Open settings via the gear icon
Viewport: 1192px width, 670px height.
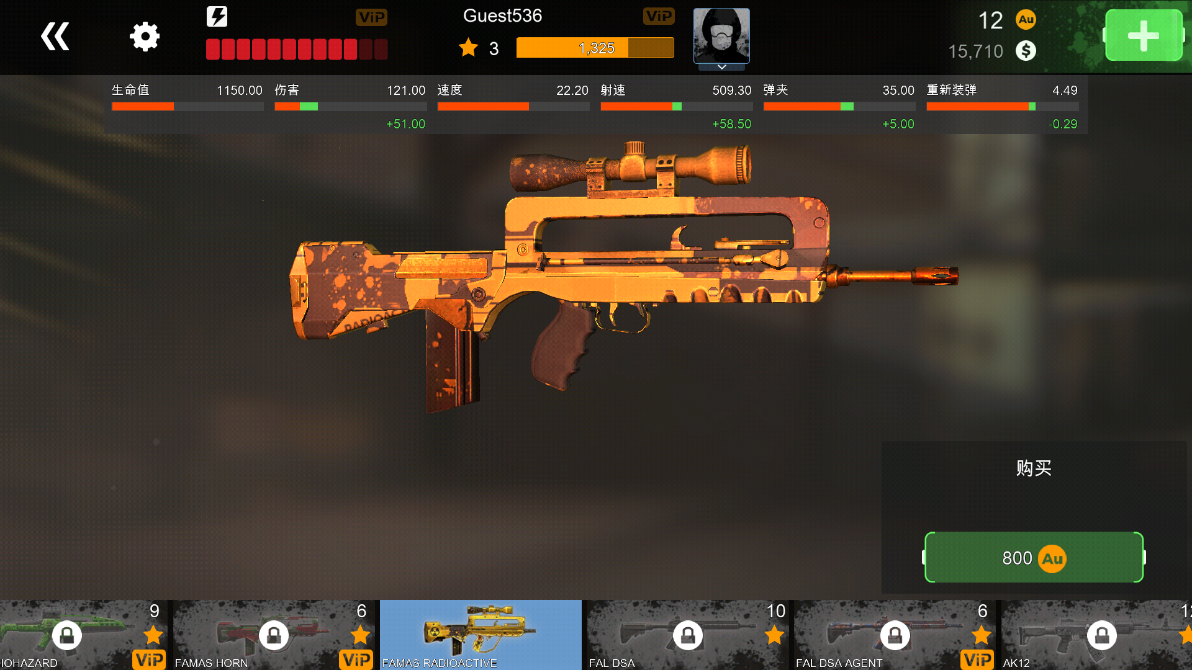pos(145,37)
